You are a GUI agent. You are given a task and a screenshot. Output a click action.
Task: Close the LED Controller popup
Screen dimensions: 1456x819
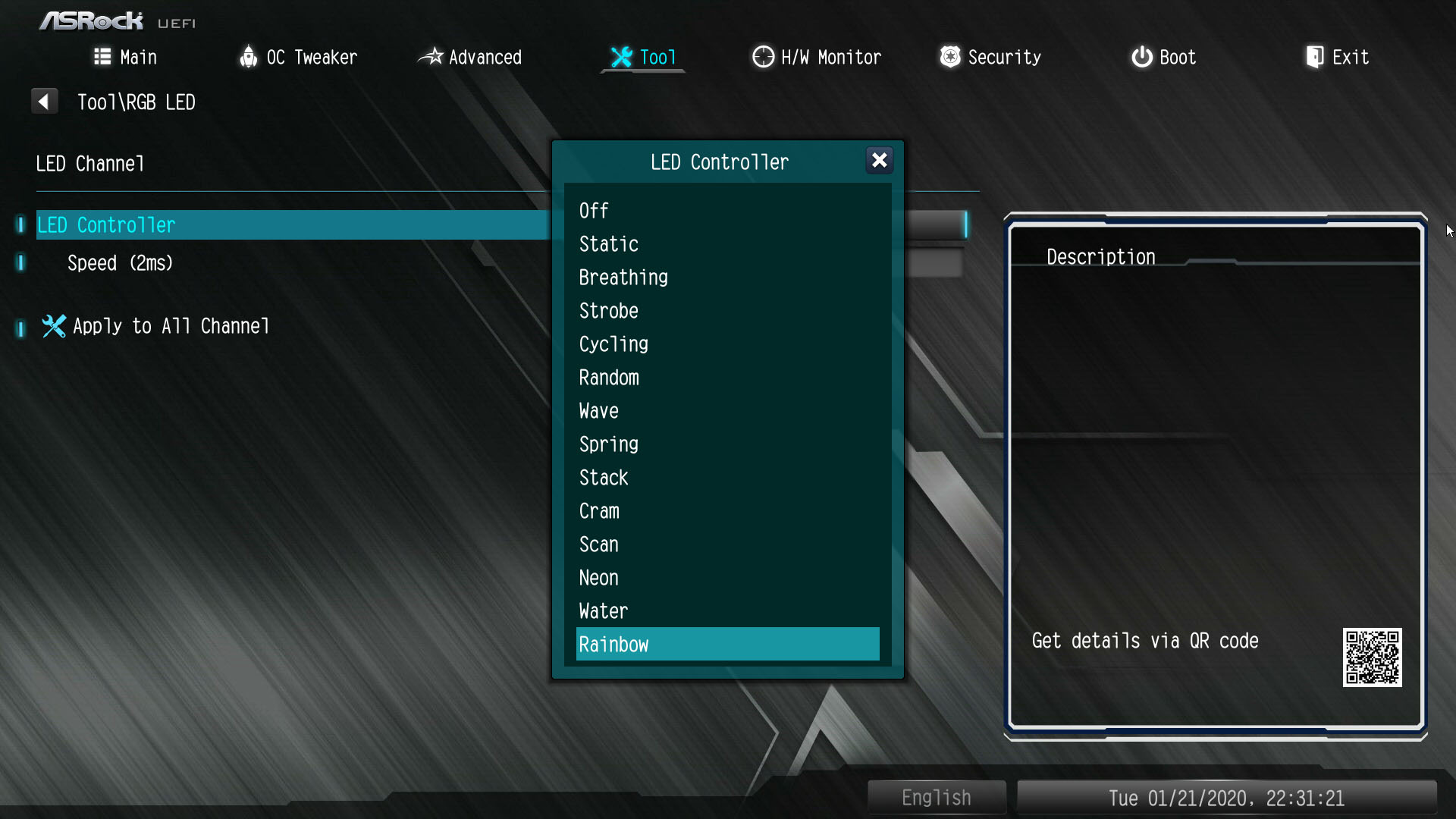tap(879, 161)
